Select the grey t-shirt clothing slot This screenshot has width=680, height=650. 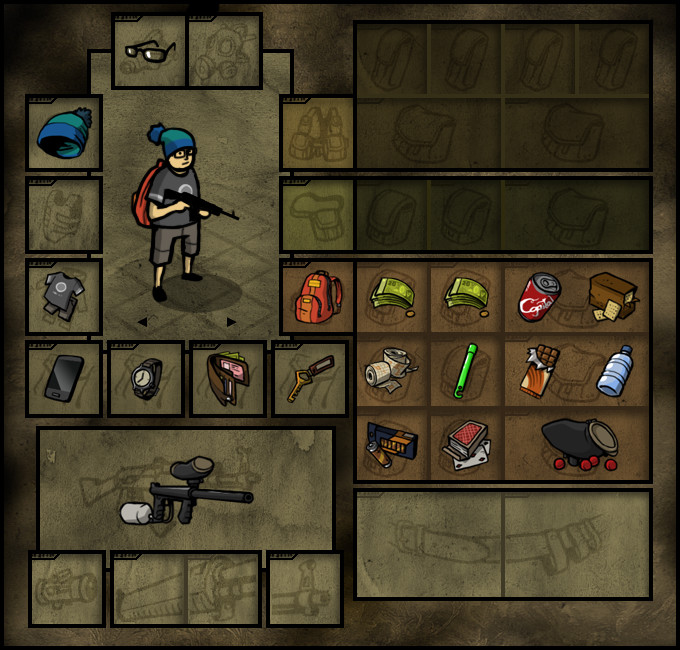click(64, 297)
